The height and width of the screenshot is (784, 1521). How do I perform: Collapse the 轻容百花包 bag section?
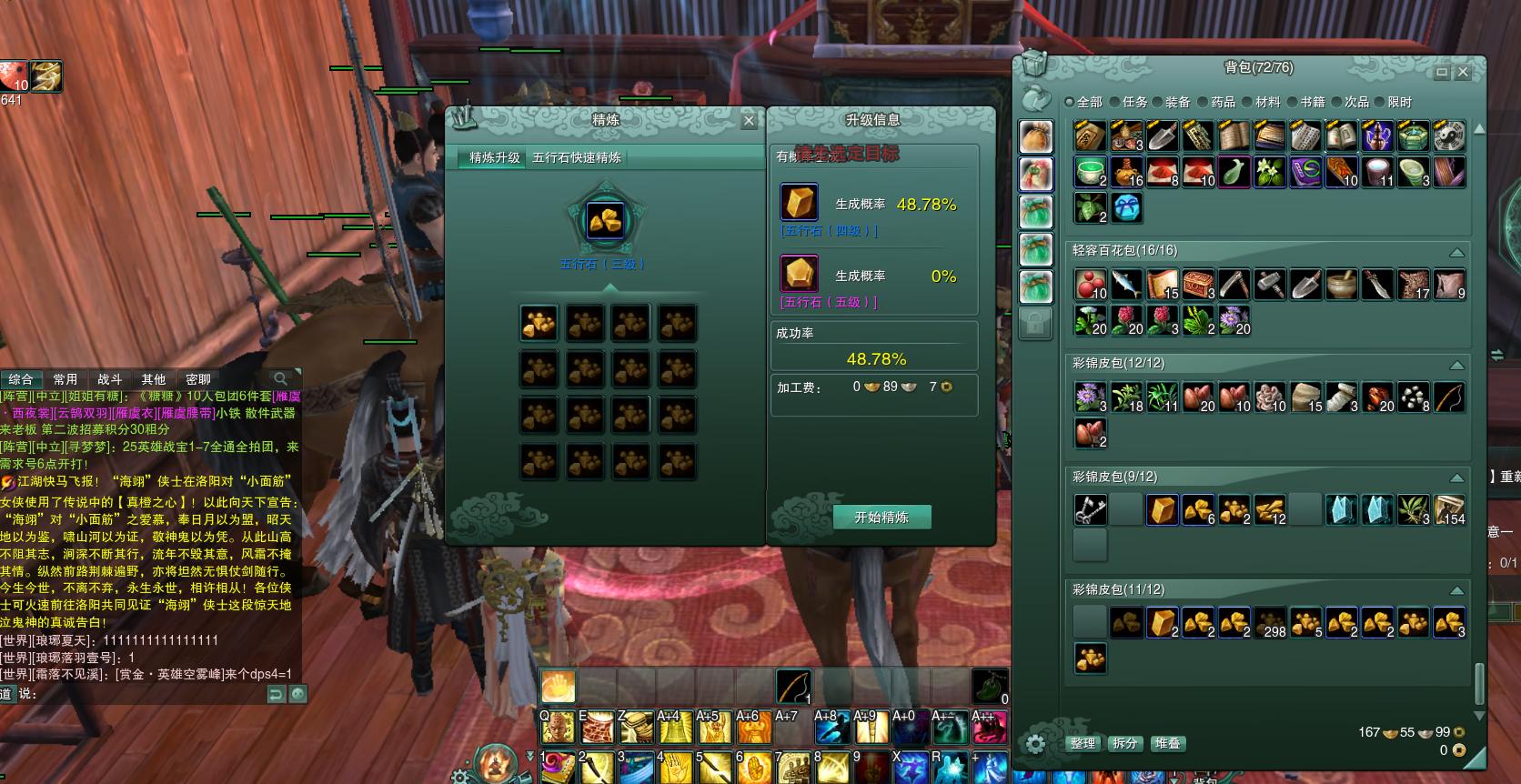[x=1456, y=252]
